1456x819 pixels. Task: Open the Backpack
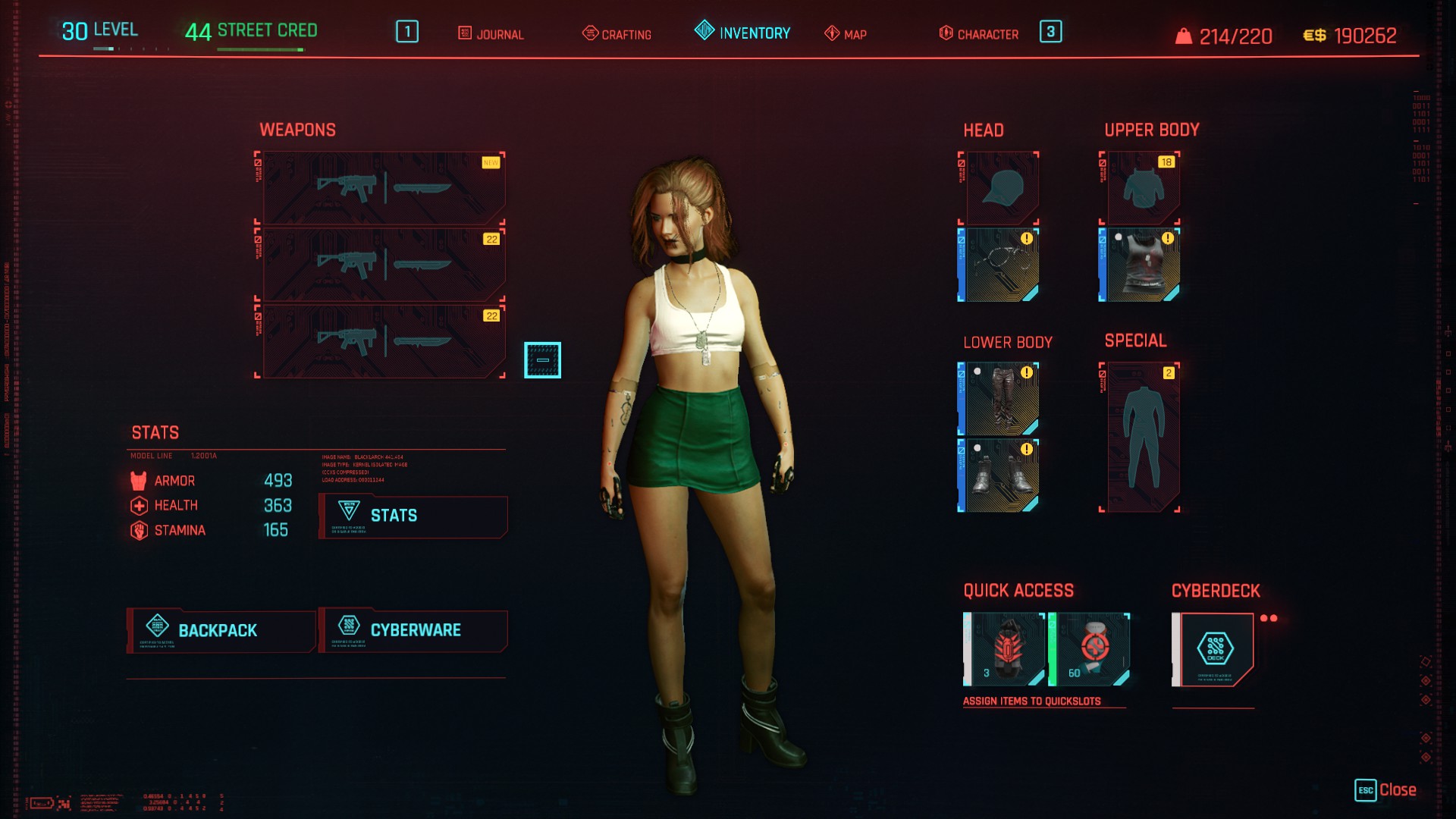coord(221,630)
